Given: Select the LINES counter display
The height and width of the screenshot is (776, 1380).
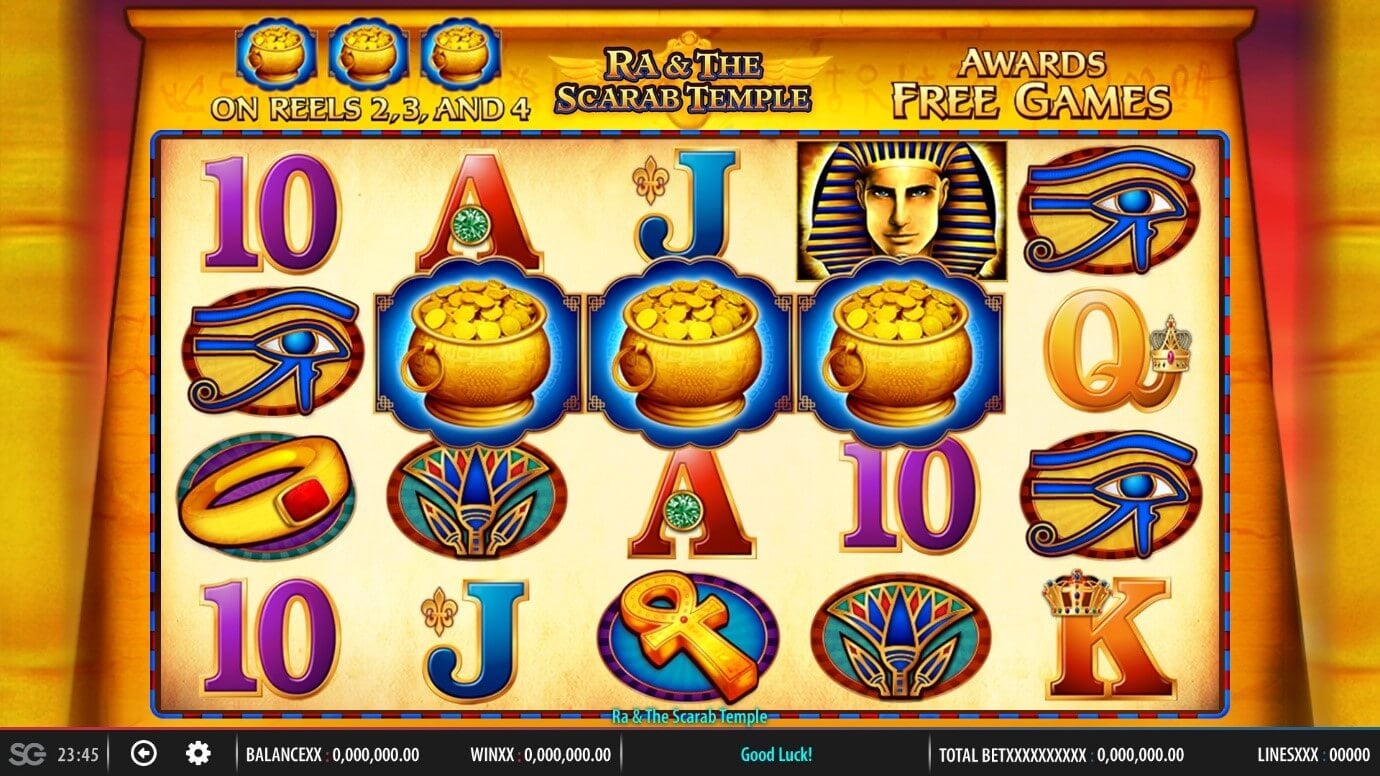Looking at the screenshot, I should [x=1310, y=755].
